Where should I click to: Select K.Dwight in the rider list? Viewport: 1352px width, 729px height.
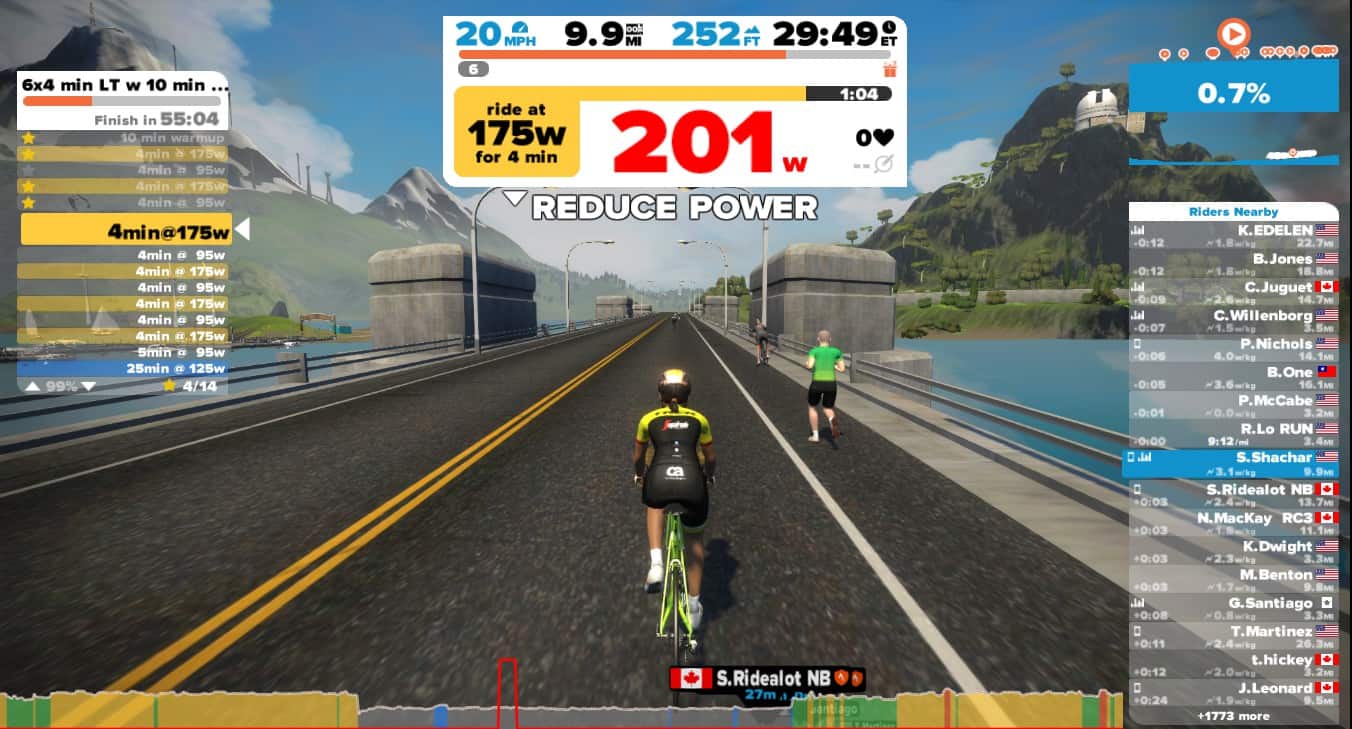tap(1233, 552)
